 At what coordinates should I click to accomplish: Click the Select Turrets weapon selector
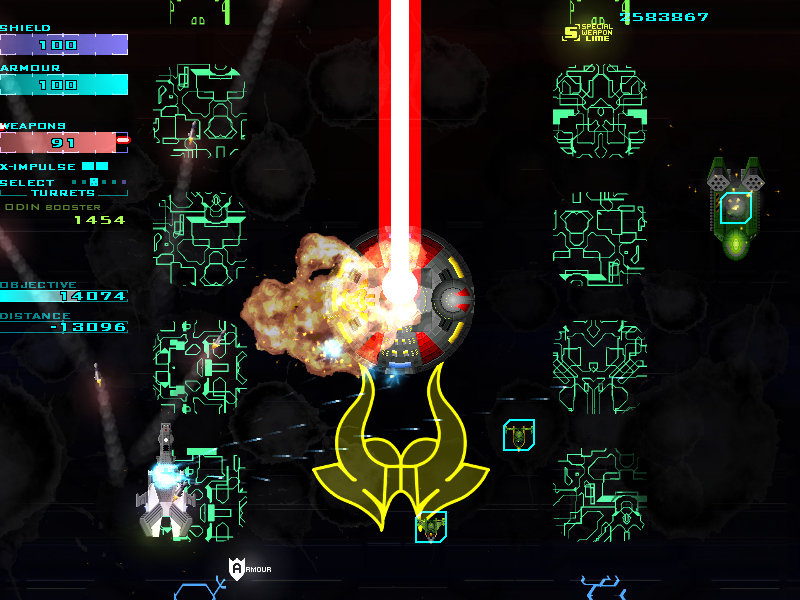click(63, 187)
